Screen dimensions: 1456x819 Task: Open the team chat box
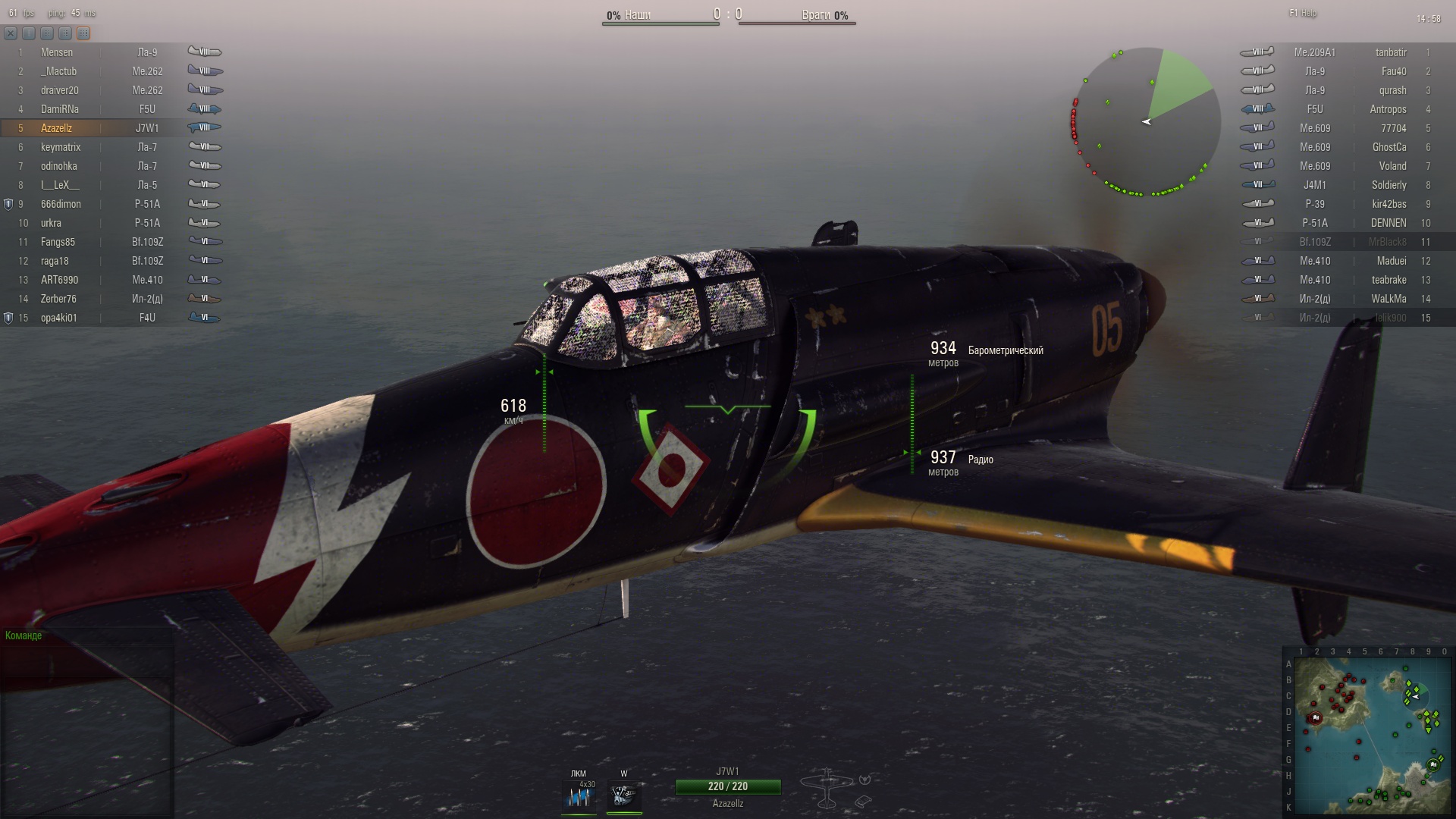pos(87,660)
